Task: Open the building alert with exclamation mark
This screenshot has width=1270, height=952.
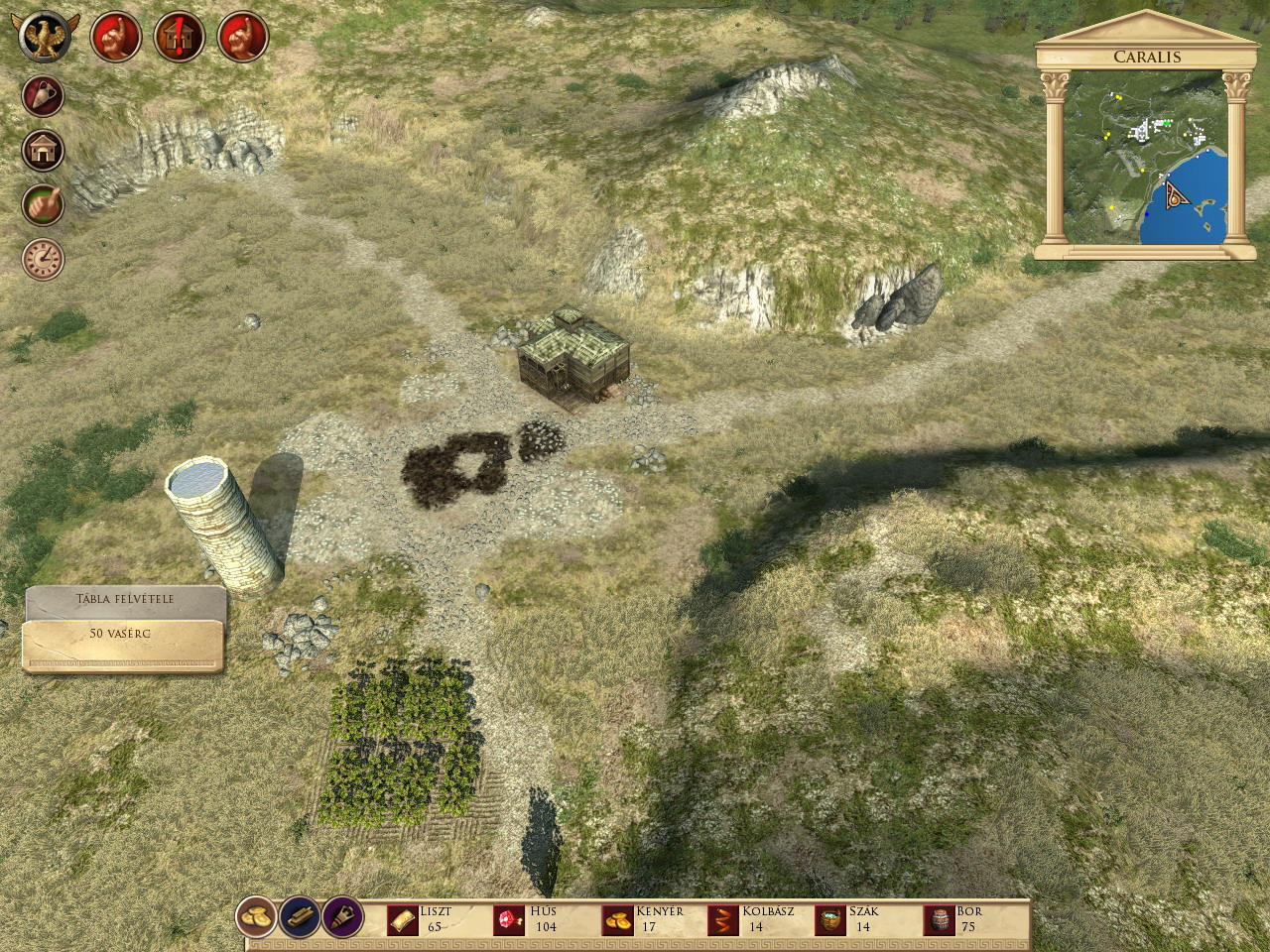Action: coord(180,37)
